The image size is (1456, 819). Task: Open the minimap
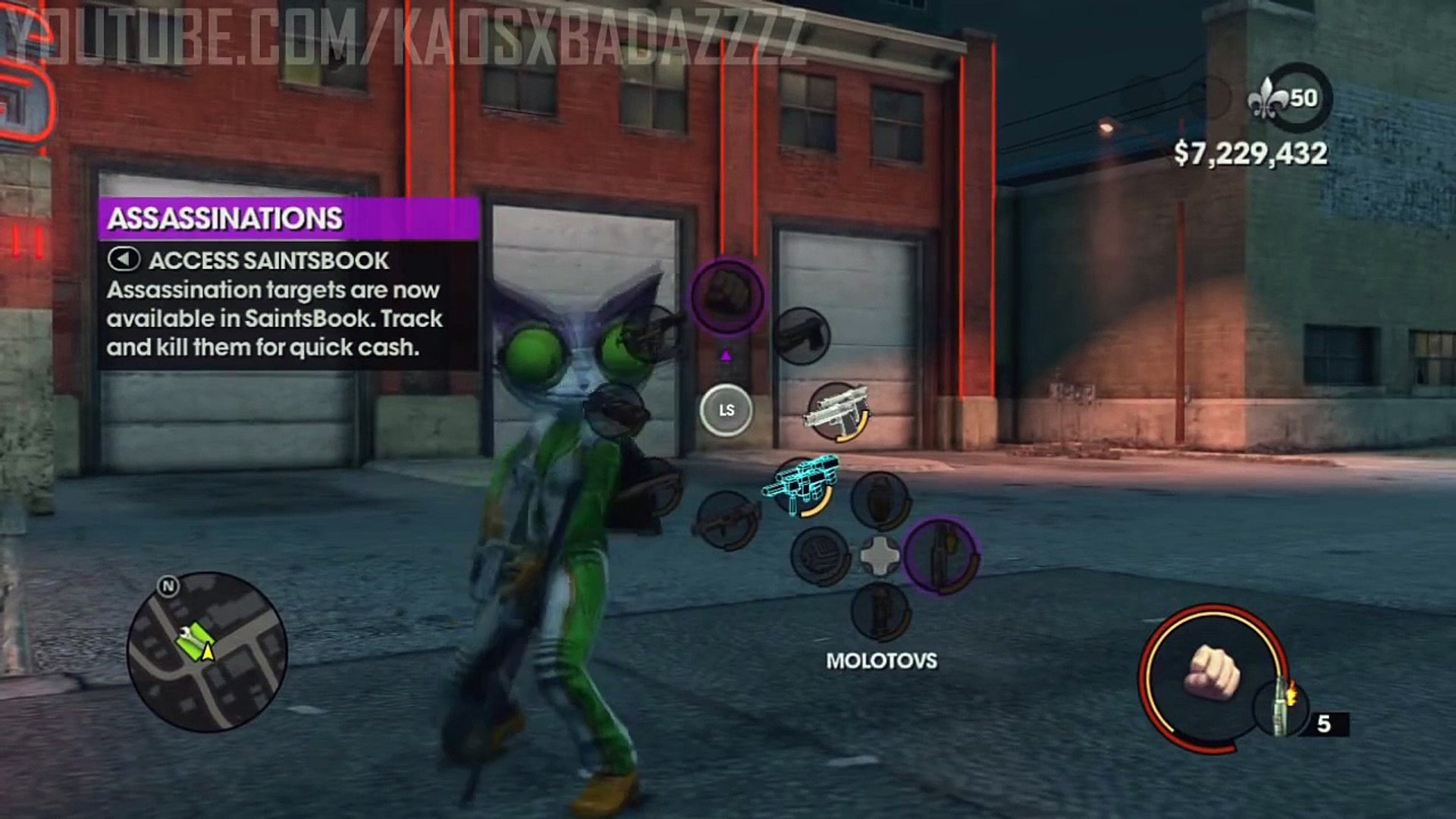coord(207,651)
